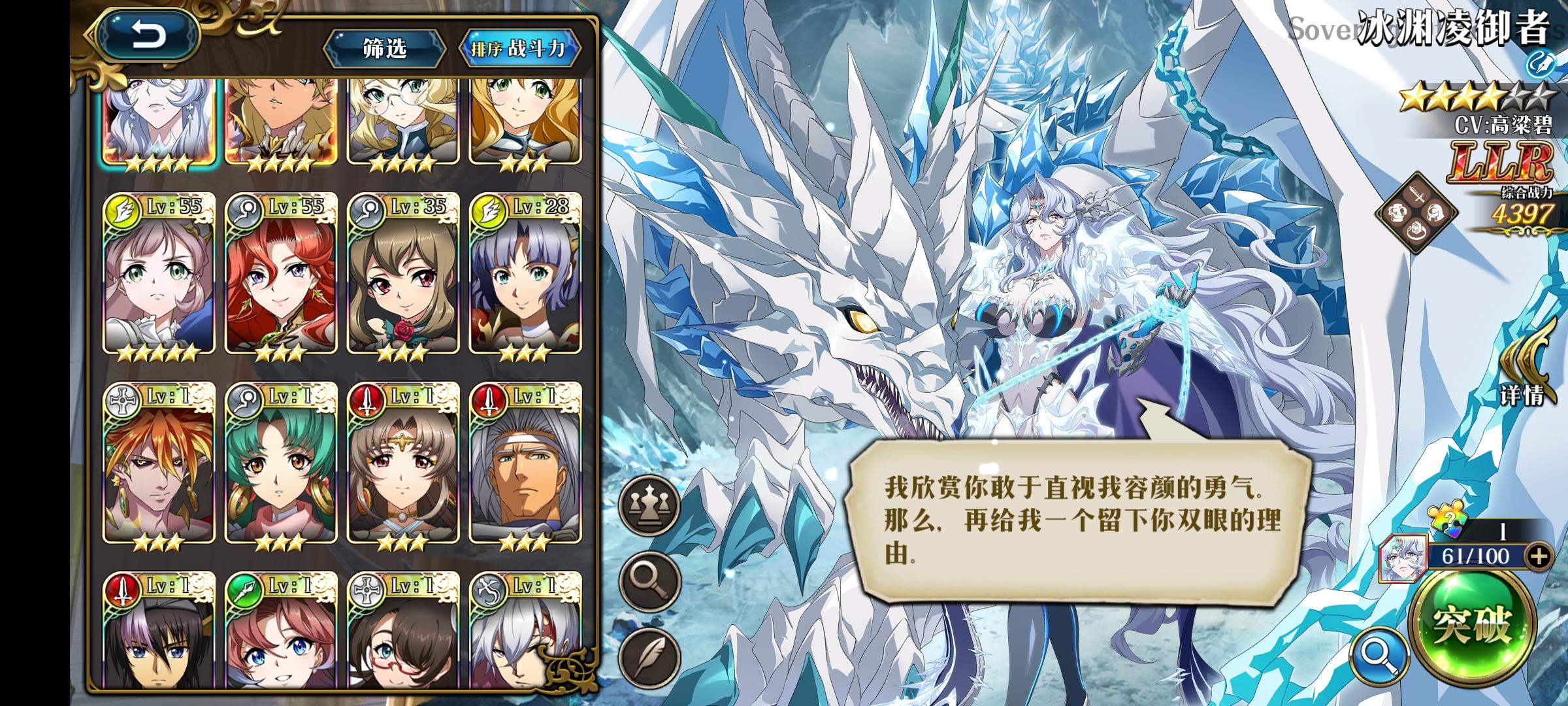Select the helmet equipment icon

tap(1436, 212)
